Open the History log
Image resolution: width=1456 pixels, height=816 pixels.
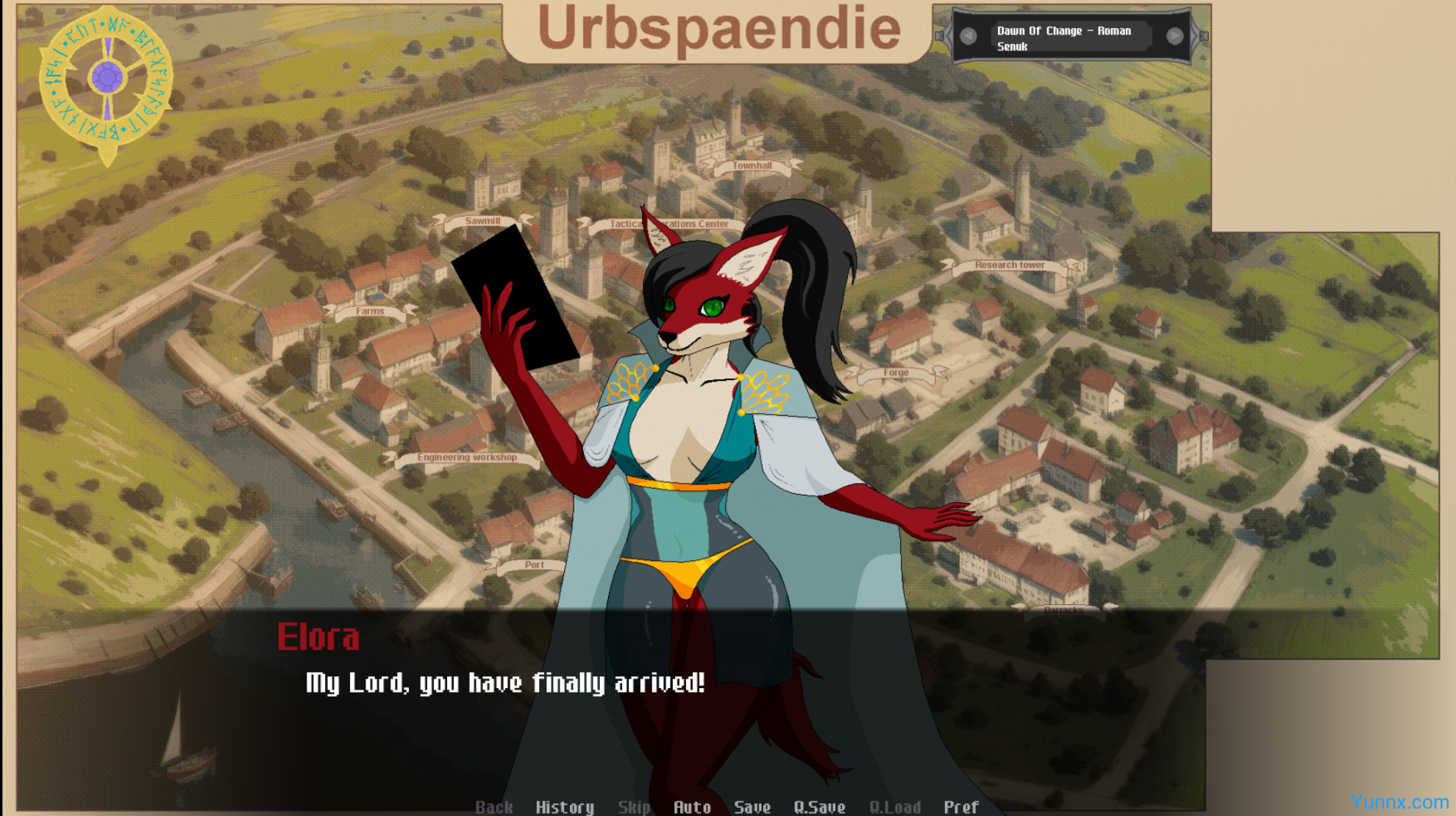click(x=564, y=806)
